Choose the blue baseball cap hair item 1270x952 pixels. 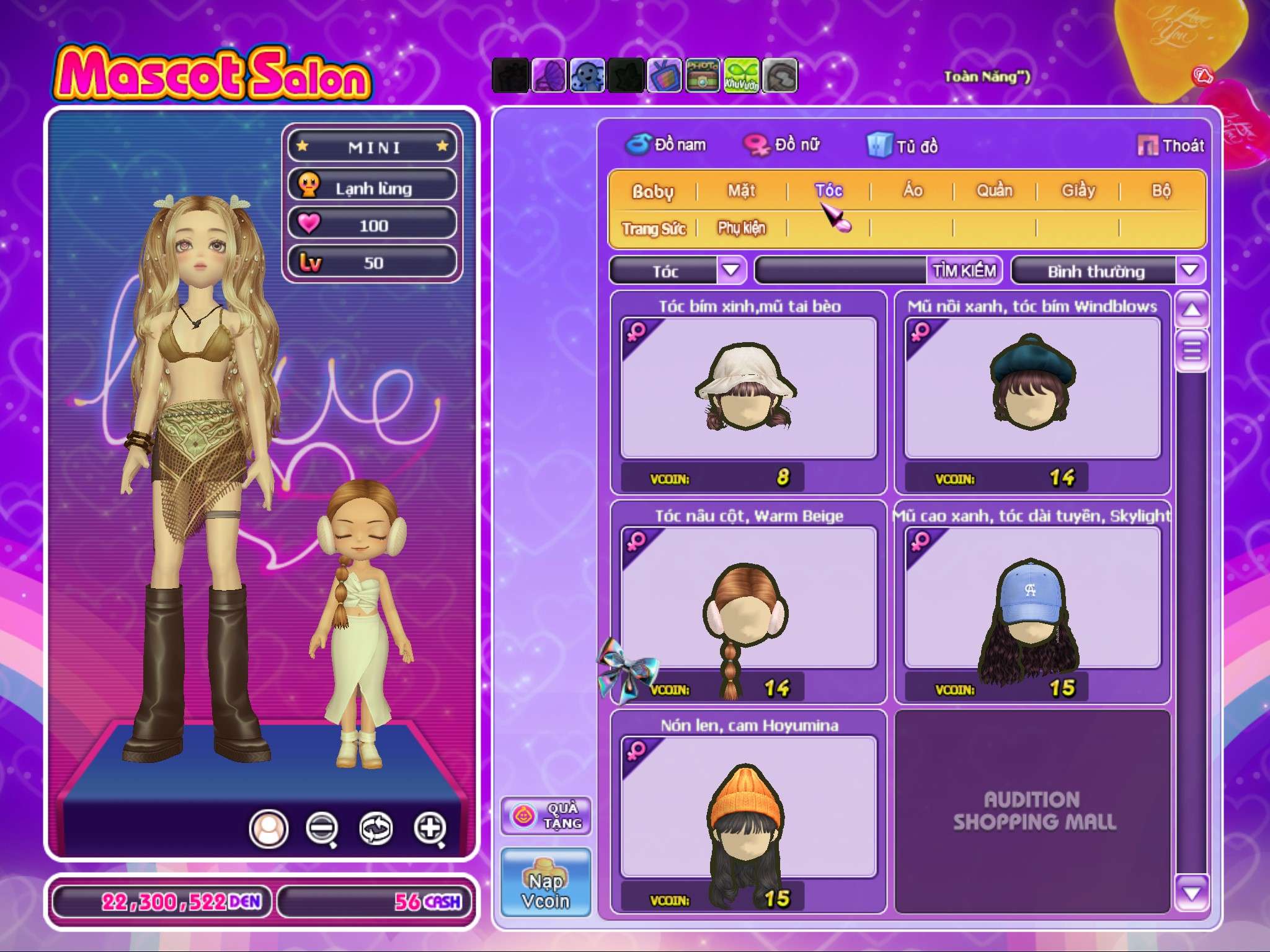click(1032, 598)
